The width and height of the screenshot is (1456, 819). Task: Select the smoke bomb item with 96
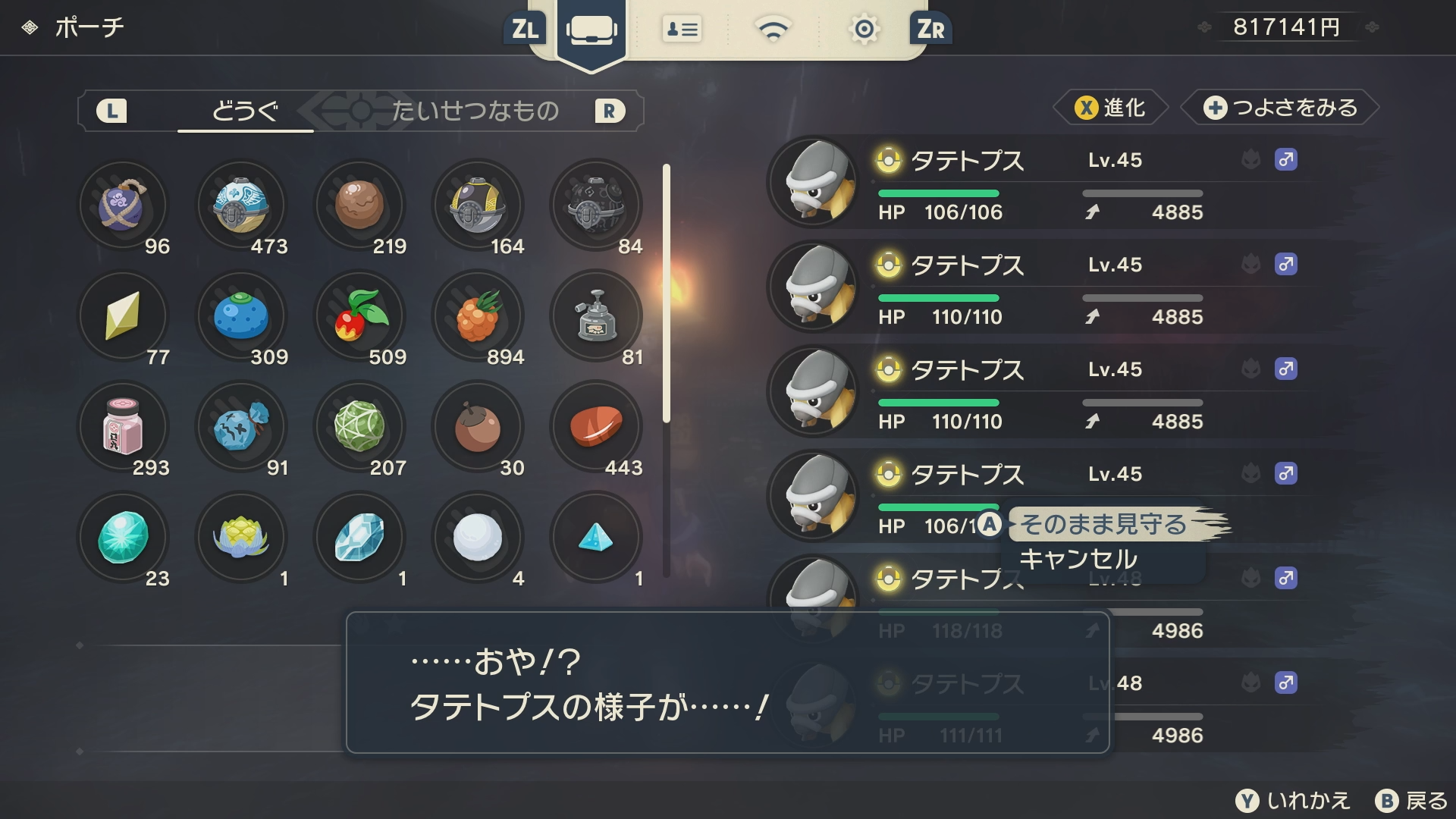tap(123, 206)
